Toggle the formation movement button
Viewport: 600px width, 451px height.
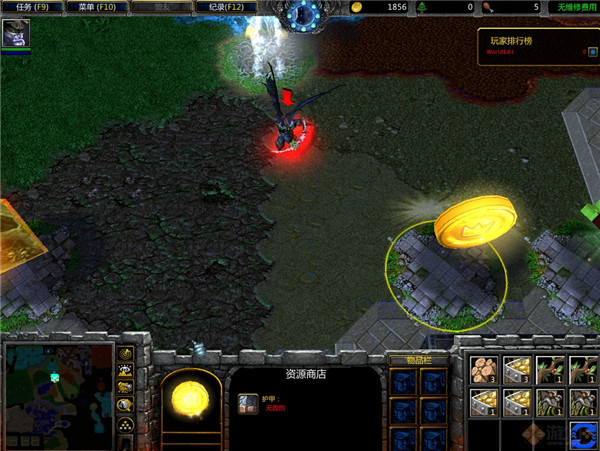click(126, 424)
